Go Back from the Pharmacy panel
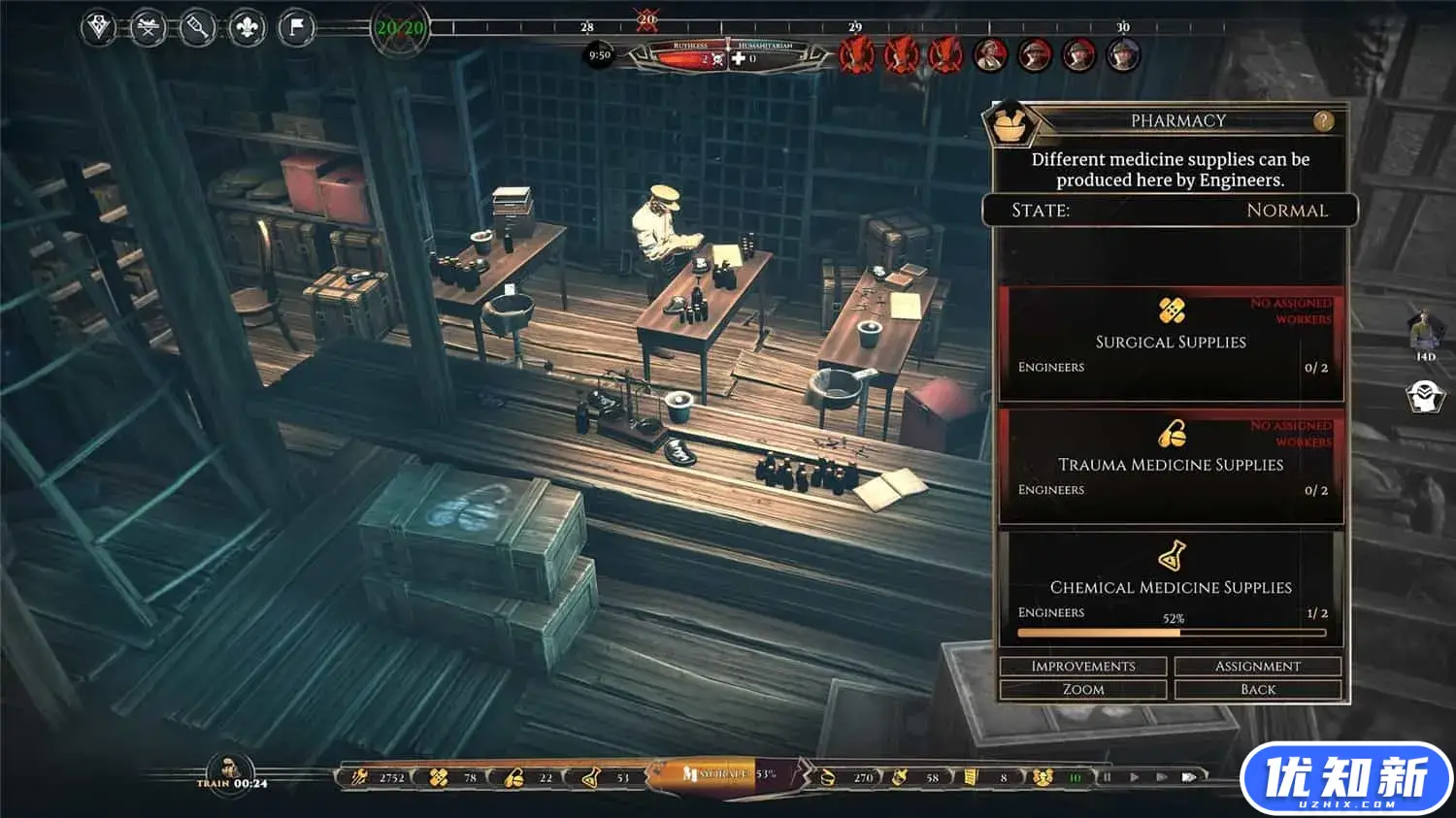Image resolution: width=1456 pixels, height=818 pixels. [x=1257, y=690]
